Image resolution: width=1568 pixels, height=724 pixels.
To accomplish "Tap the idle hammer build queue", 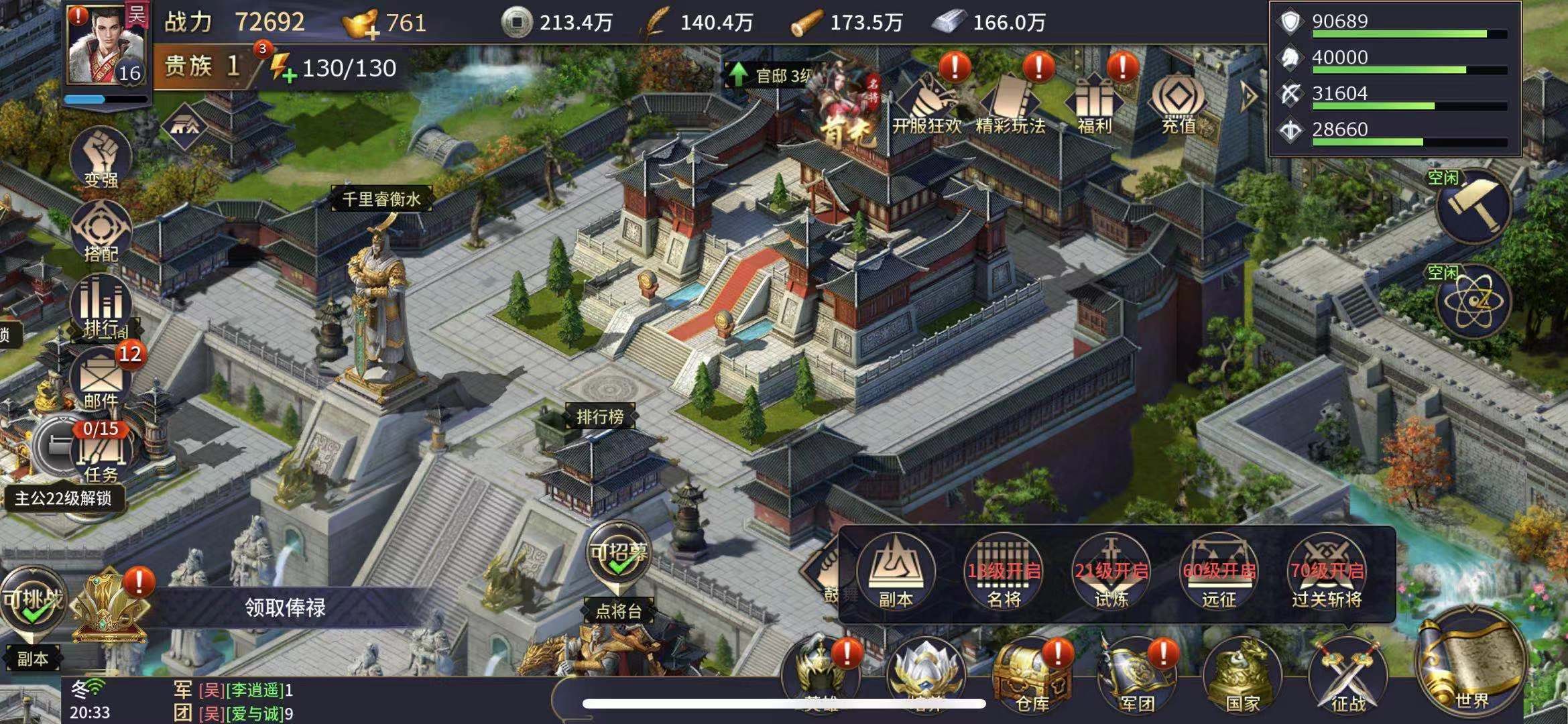I will pos(1473,206).
